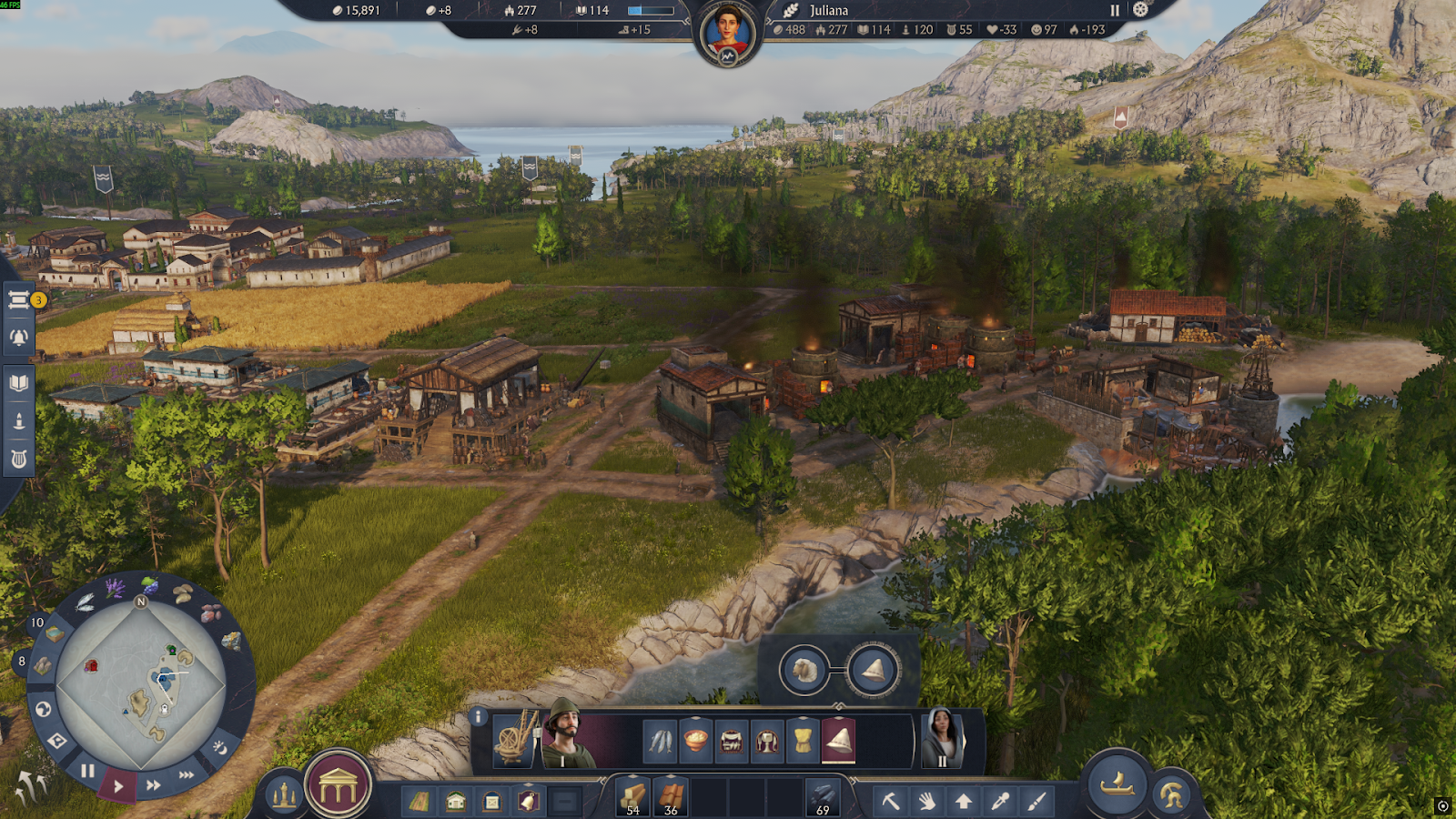Screen dimensions: 1456x819
Task: Choose the pointed hat need icon
Action: tap(838, 741)
